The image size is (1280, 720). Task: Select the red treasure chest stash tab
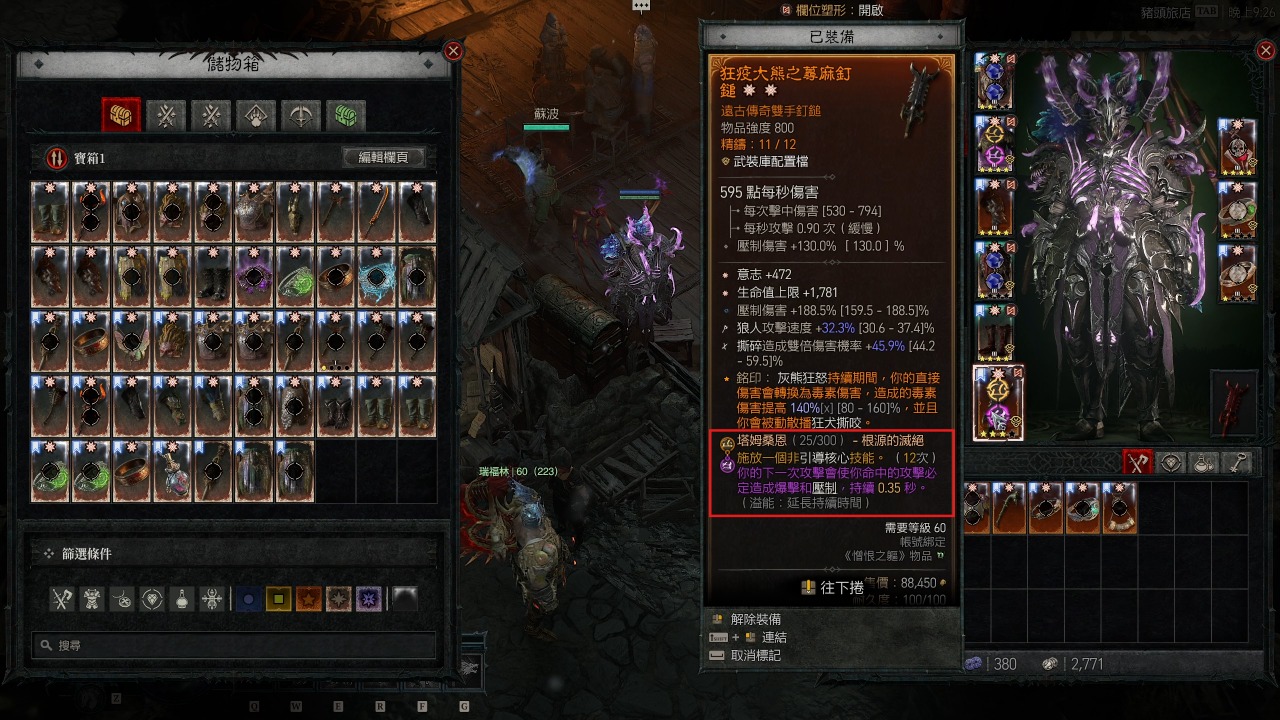pyautogui.click(x=121, y=115)
